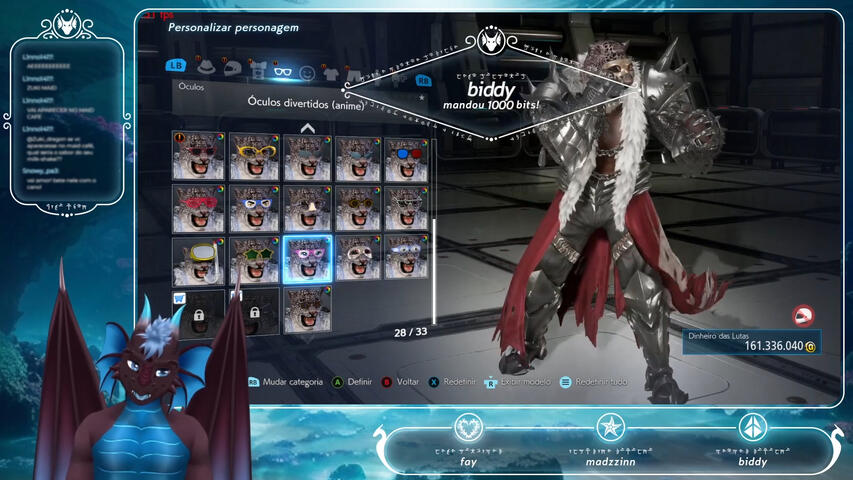
Task: Choose the blue-framed anime eyes glasses
Action: (x=254, y=208)
